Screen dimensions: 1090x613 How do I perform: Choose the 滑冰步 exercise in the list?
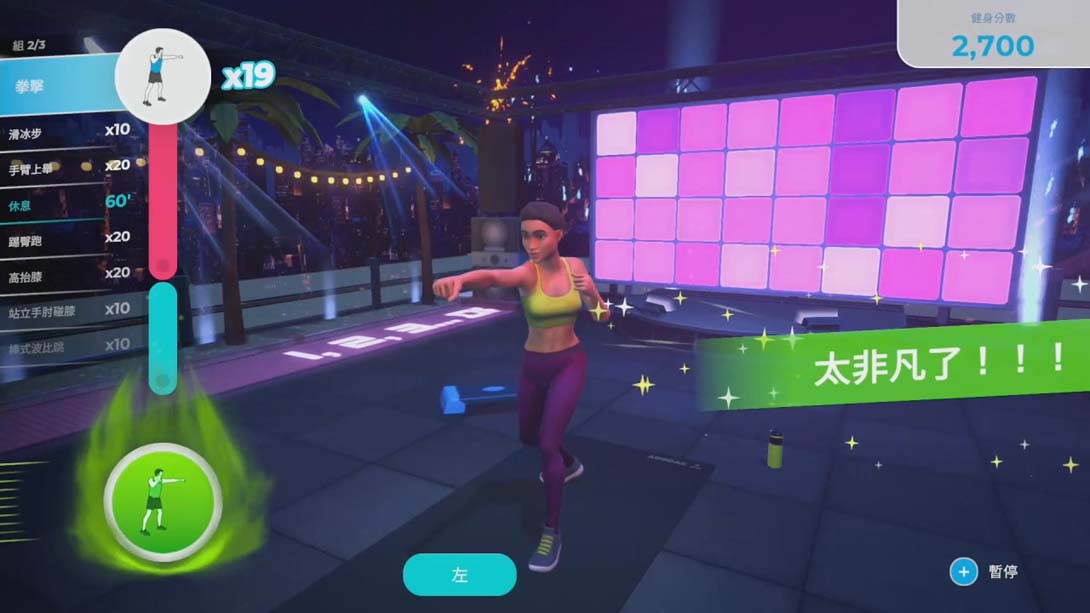[x=65, y=131]
